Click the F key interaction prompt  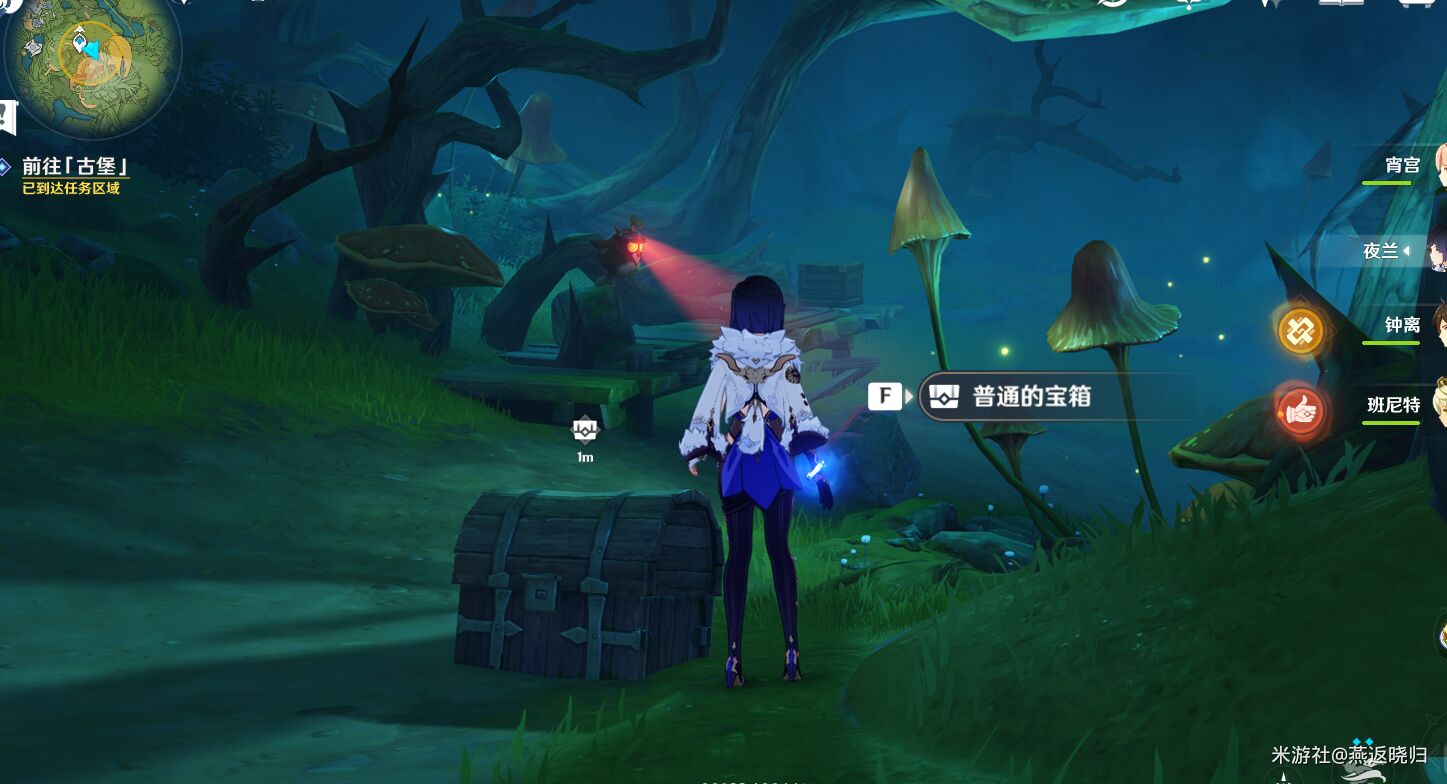coord(886,396)
